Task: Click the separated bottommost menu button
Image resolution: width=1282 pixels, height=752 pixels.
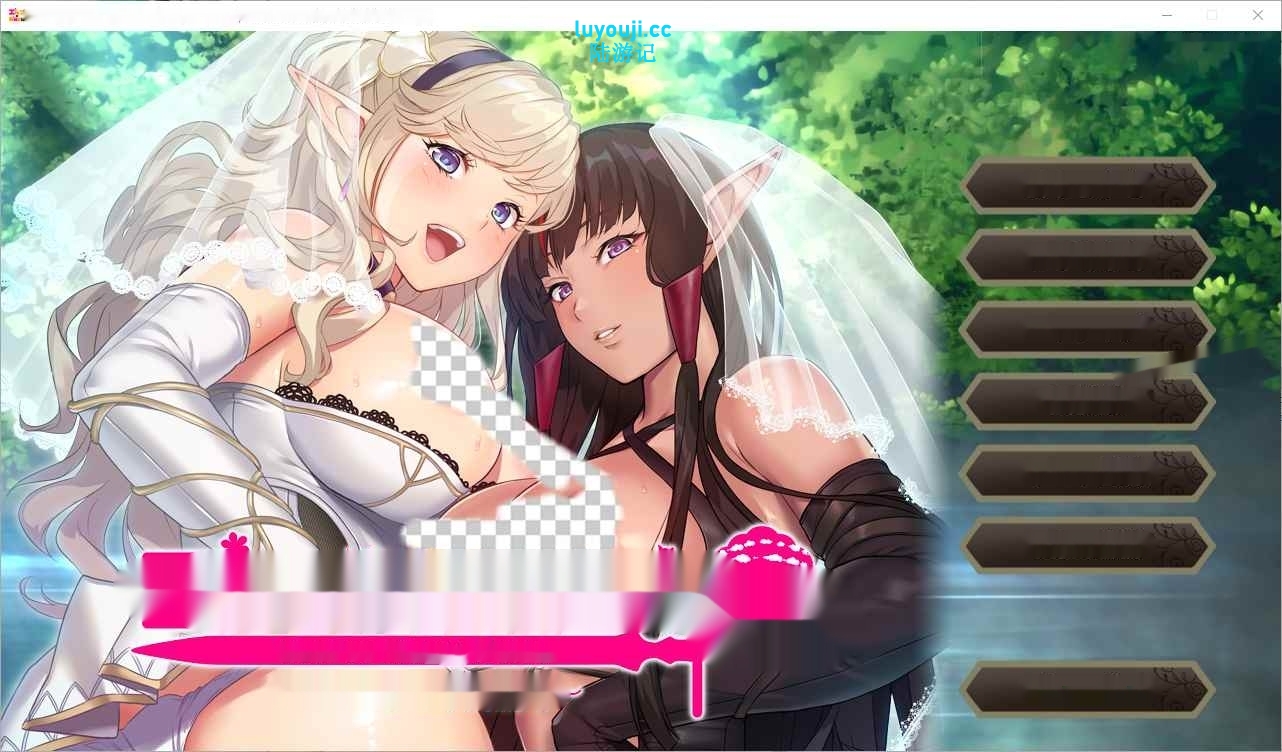Action: point(1087,689)
